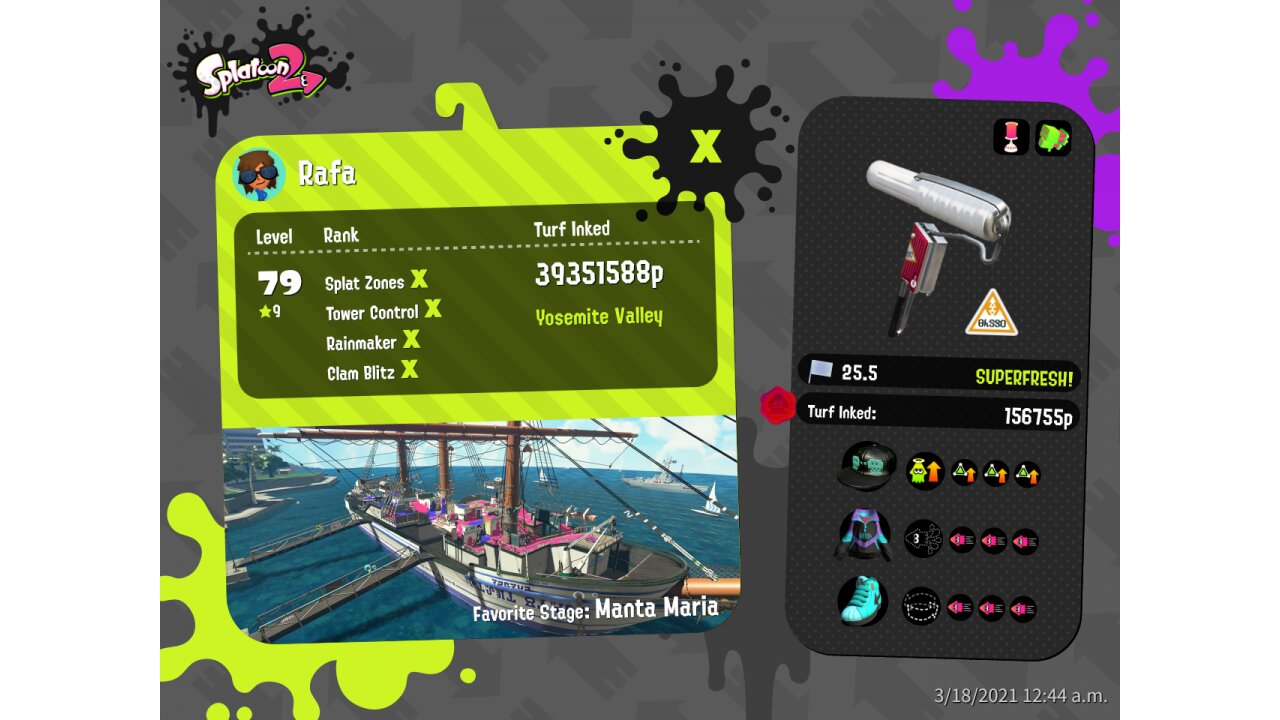Click the red splat stamp icon
1280x720 pixels.
(778, 406)
